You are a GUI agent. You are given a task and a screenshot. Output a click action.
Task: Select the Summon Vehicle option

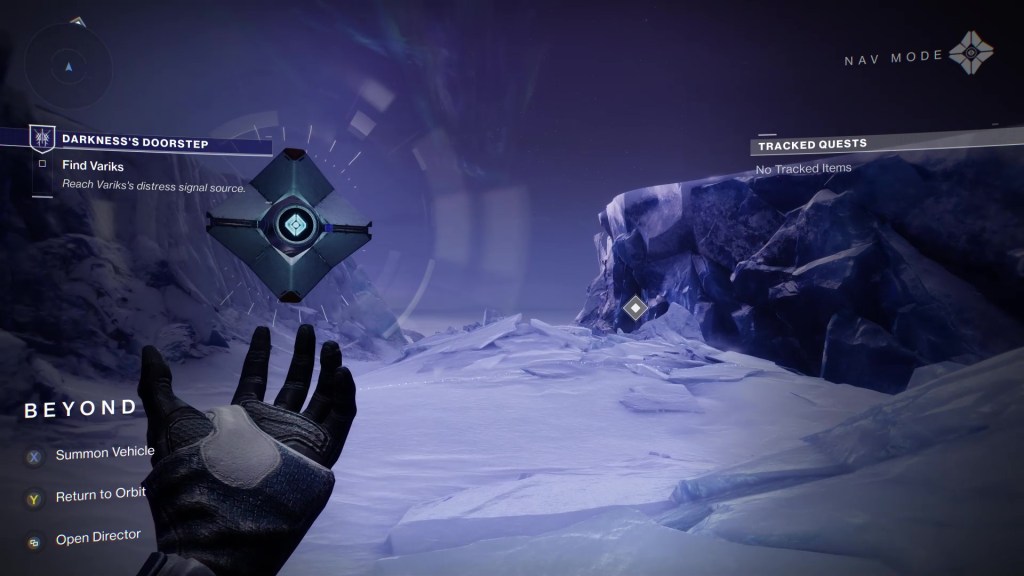pyautogui.click(x=104, y=453)
